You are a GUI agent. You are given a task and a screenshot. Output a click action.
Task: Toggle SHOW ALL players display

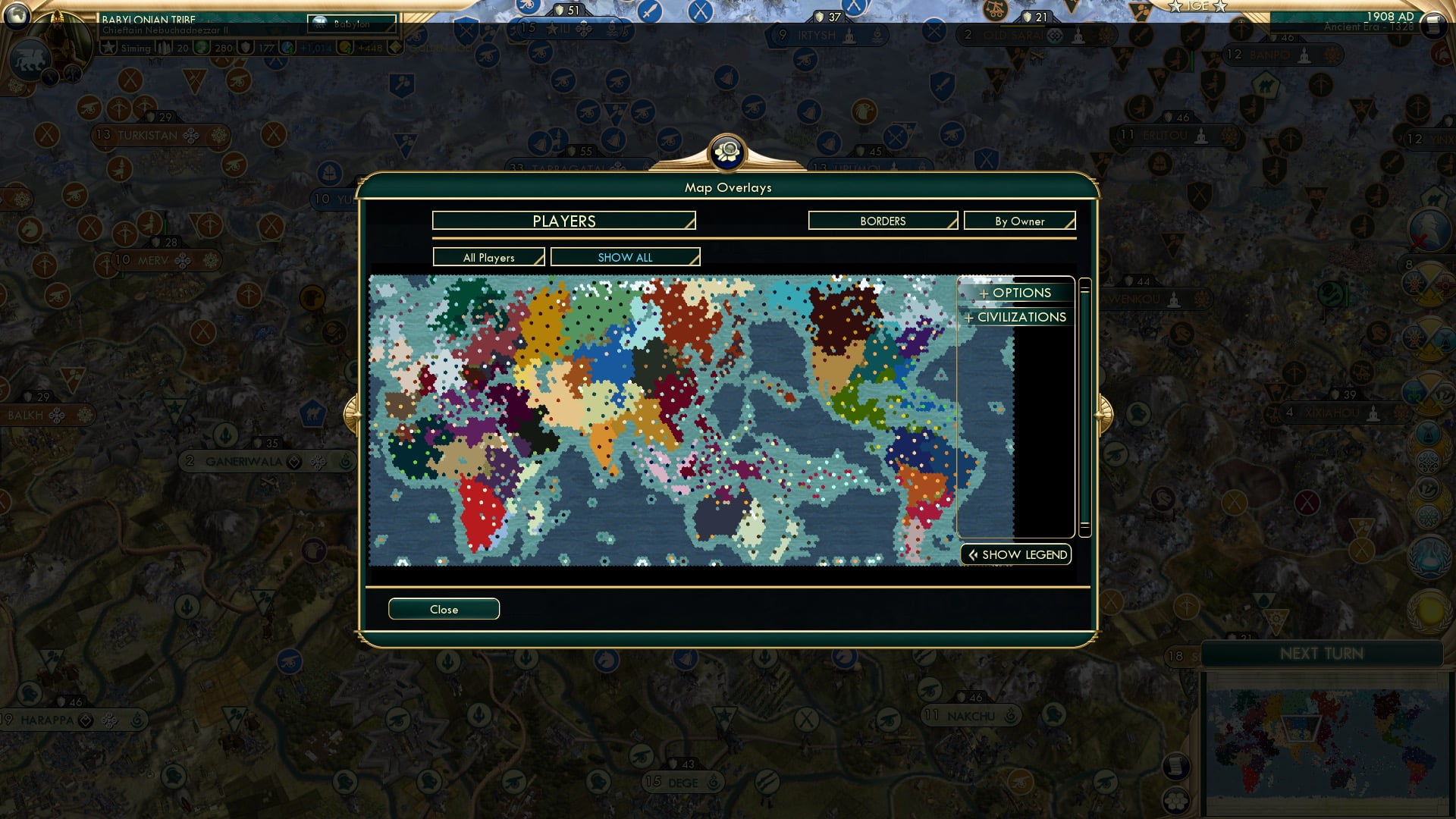click(626, 257)
